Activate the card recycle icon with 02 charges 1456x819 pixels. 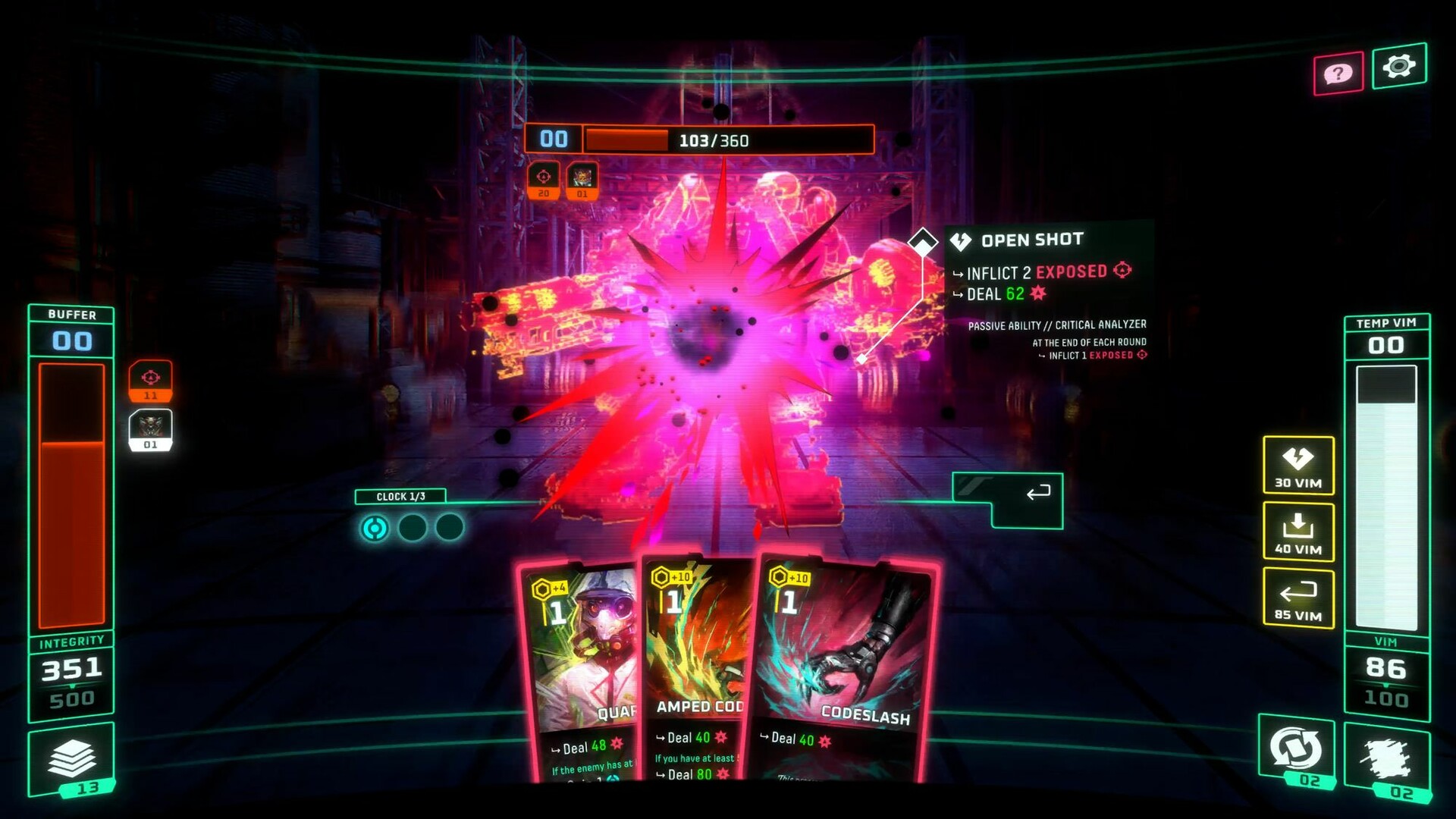tap(1297, 747)
